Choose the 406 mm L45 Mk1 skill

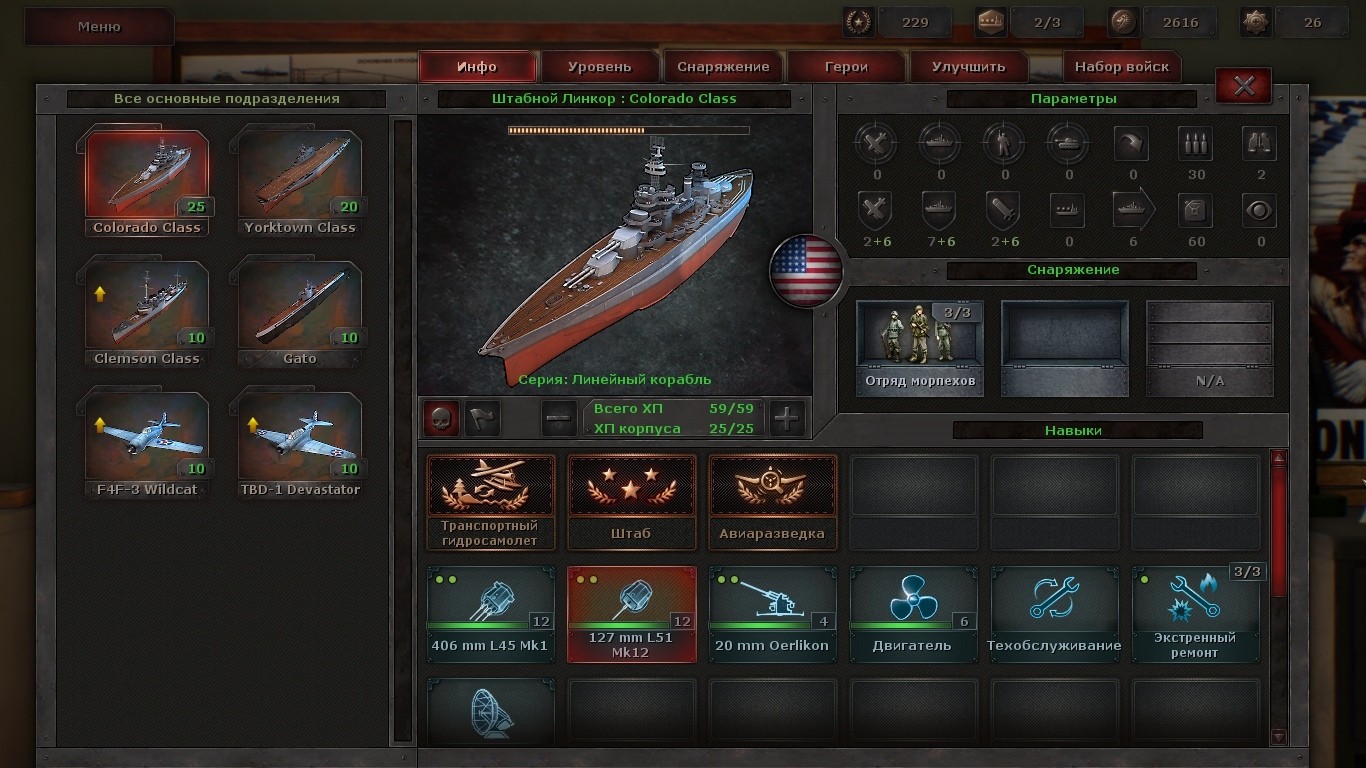click(x=490, y=613)
